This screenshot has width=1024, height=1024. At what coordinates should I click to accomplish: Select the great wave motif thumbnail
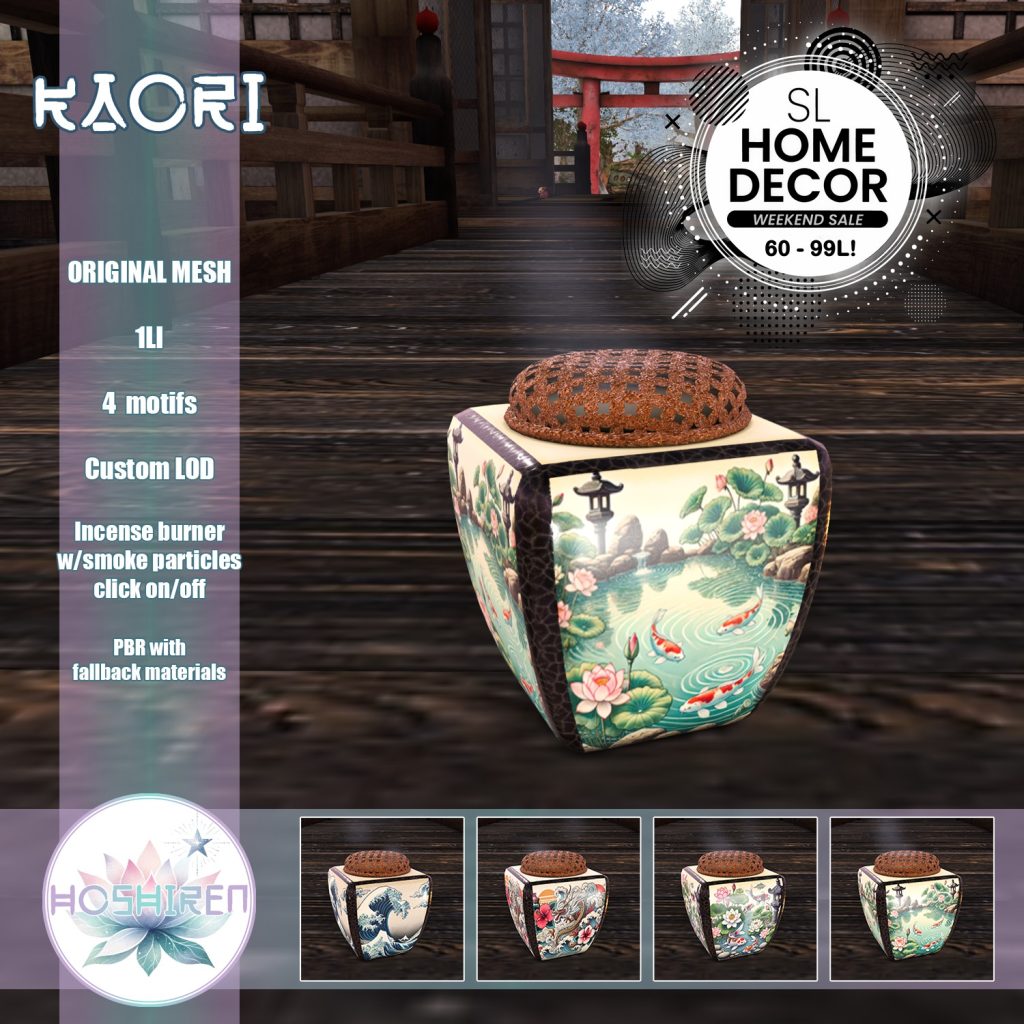pyautogui.click(x=382, y=898)
